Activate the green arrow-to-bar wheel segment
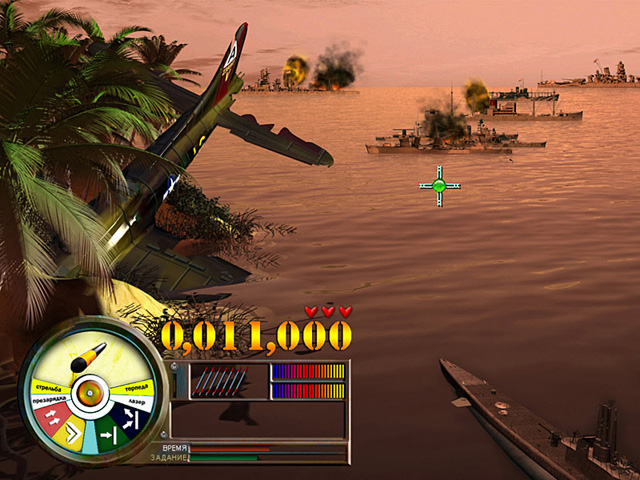 click(109, 433)
